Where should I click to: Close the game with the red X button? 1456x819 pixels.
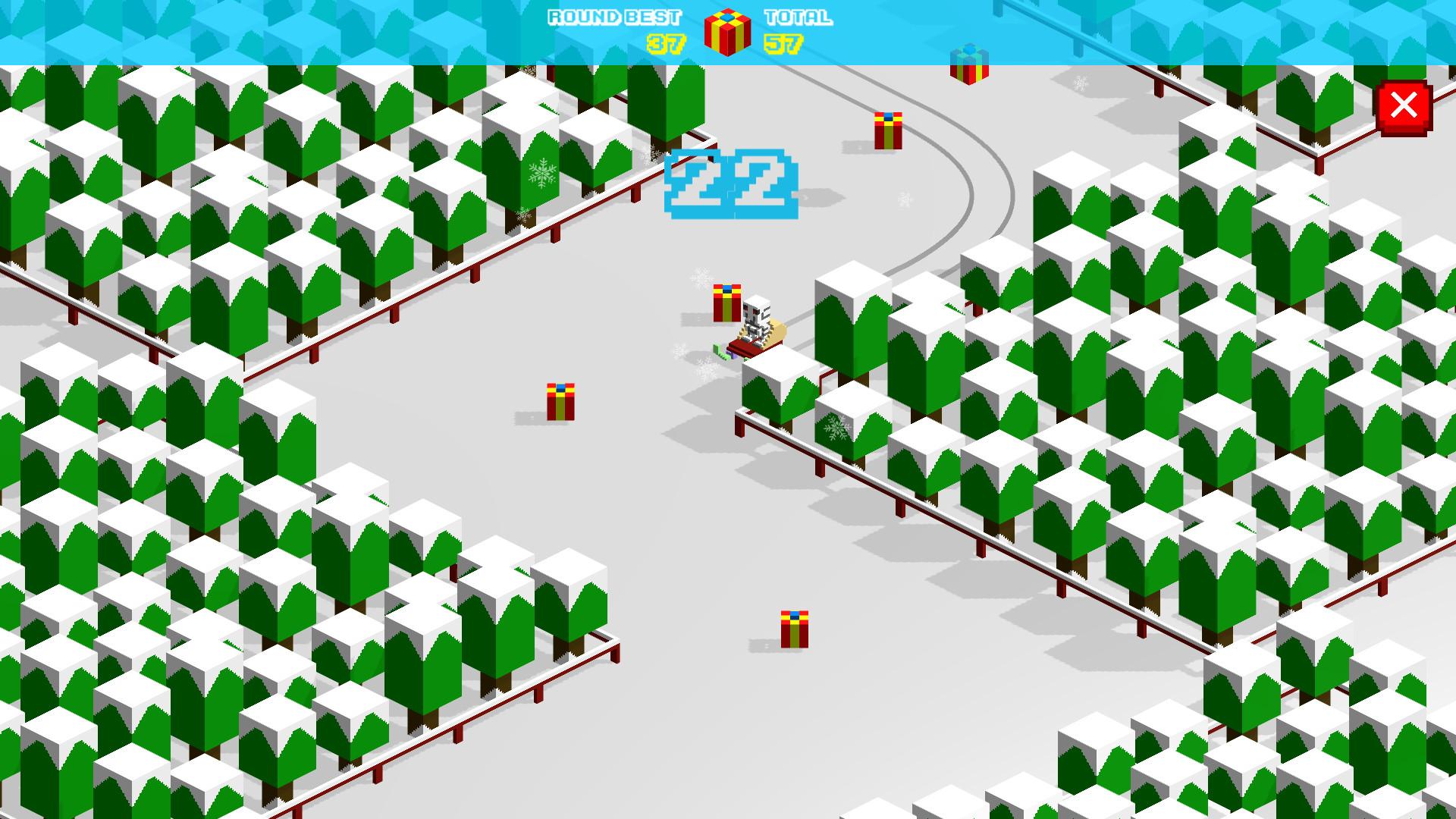(x=1404, y=106)
